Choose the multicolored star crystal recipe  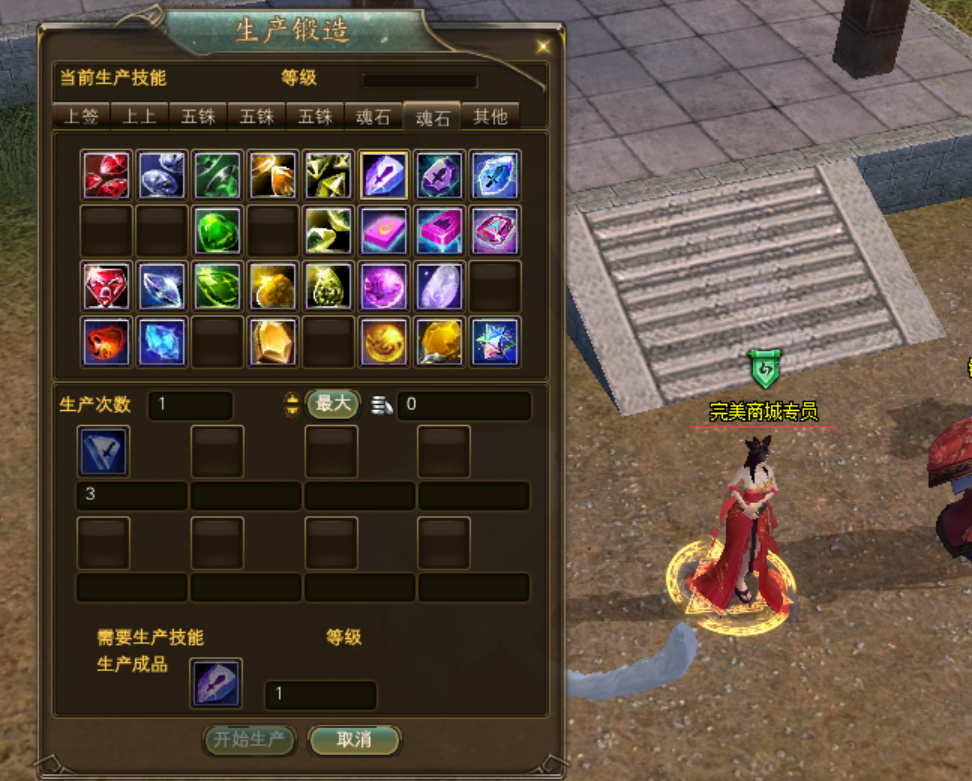tap(495, 341)
